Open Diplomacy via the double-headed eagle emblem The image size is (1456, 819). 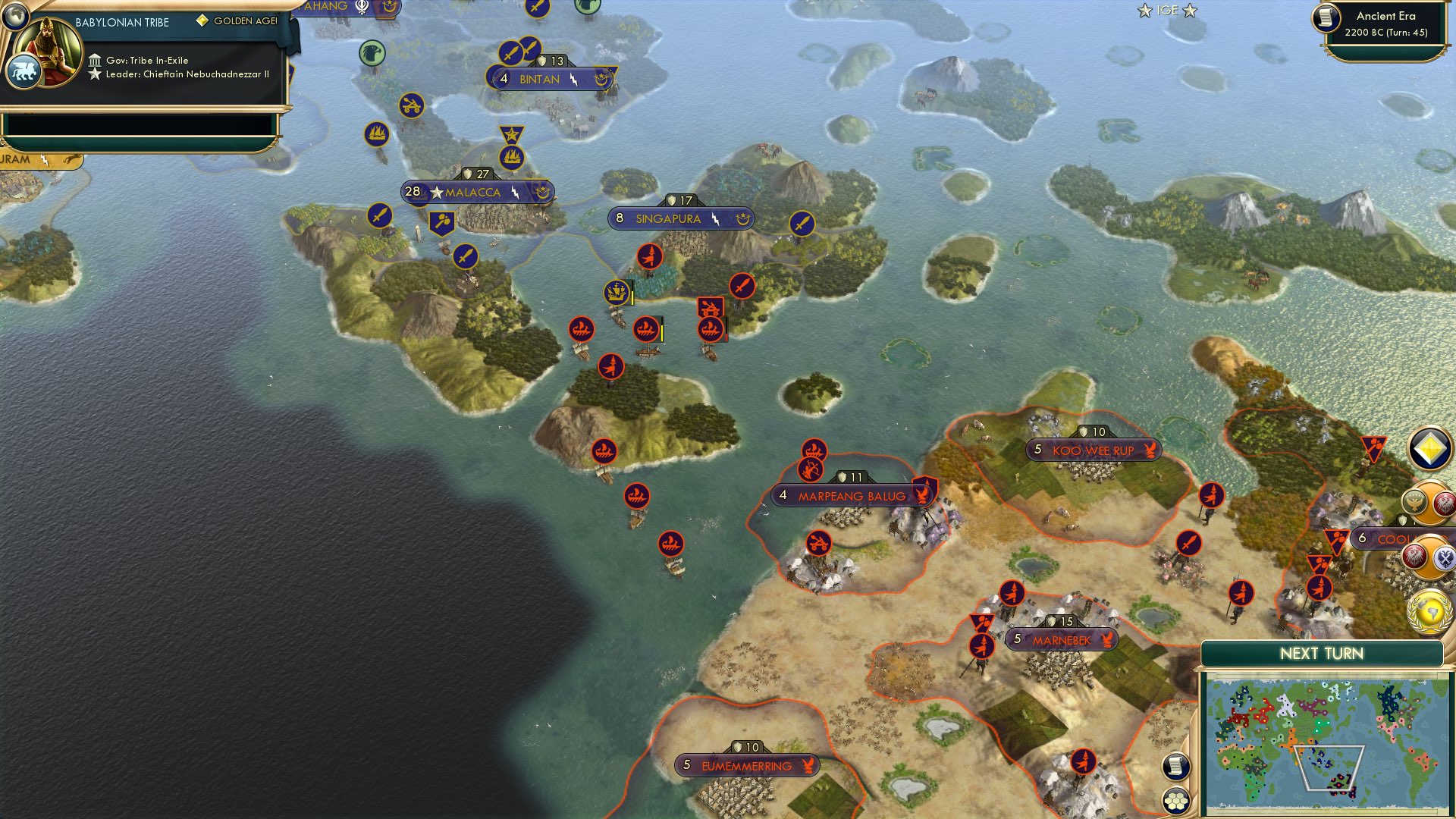[x=1444, y=557]
